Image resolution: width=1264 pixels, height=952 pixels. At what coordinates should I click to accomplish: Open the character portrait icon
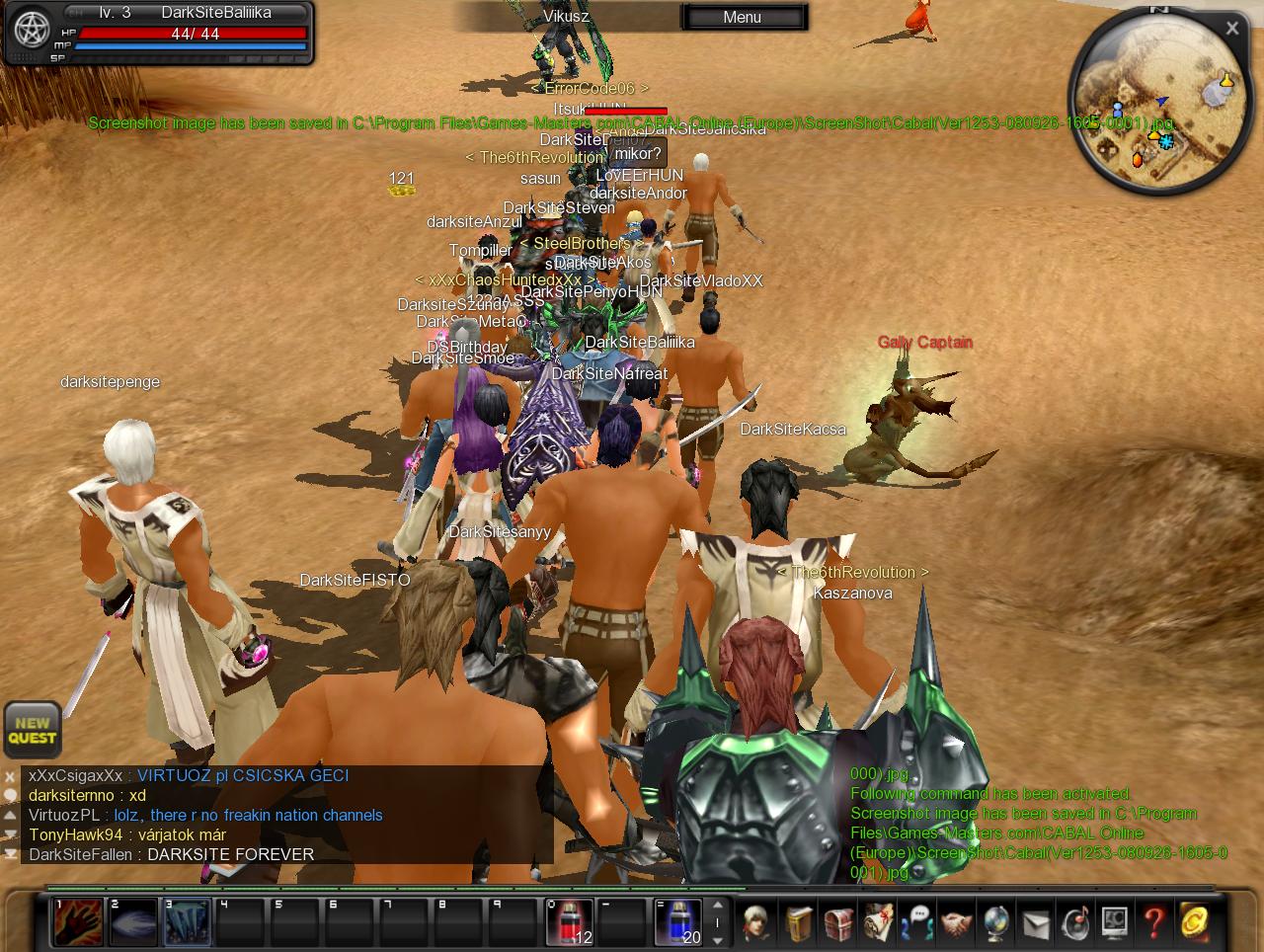pyautogui.click(x=757, y=922)
